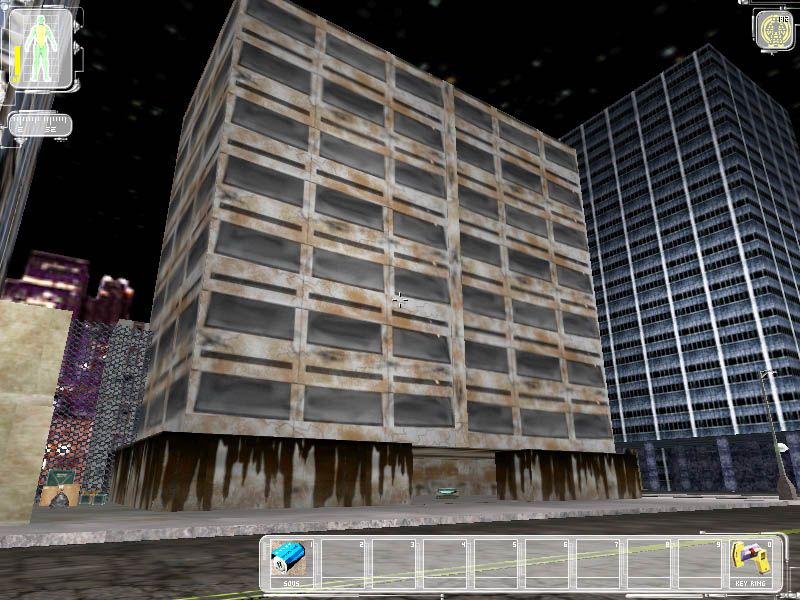Screen dimensions: 800x600
Task: Click the compass heading strip
Action: pyautogui.click(x=40, y=126)
